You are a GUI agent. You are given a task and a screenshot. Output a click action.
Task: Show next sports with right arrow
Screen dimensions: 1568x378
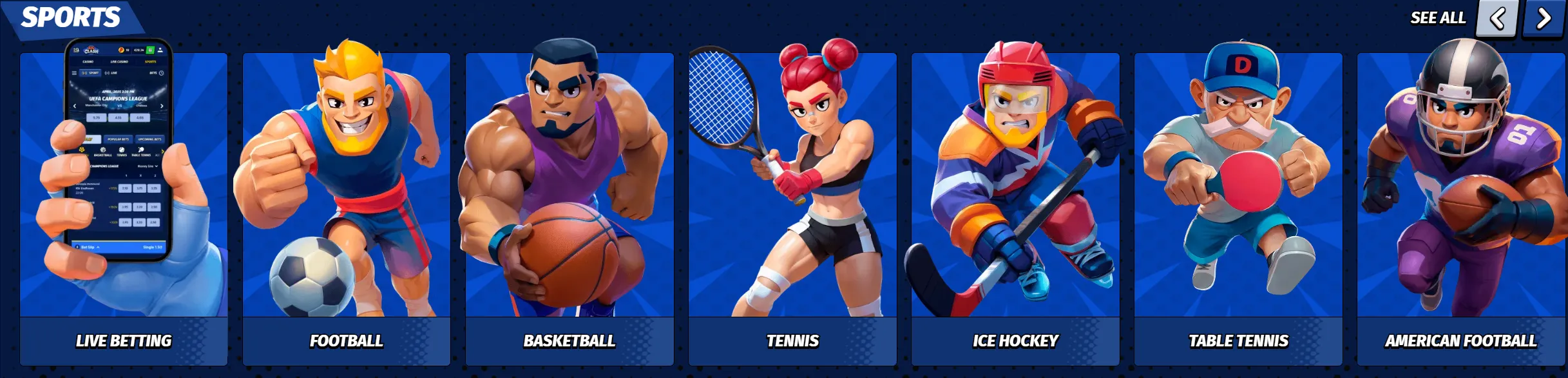click(x=1544, y=18)
